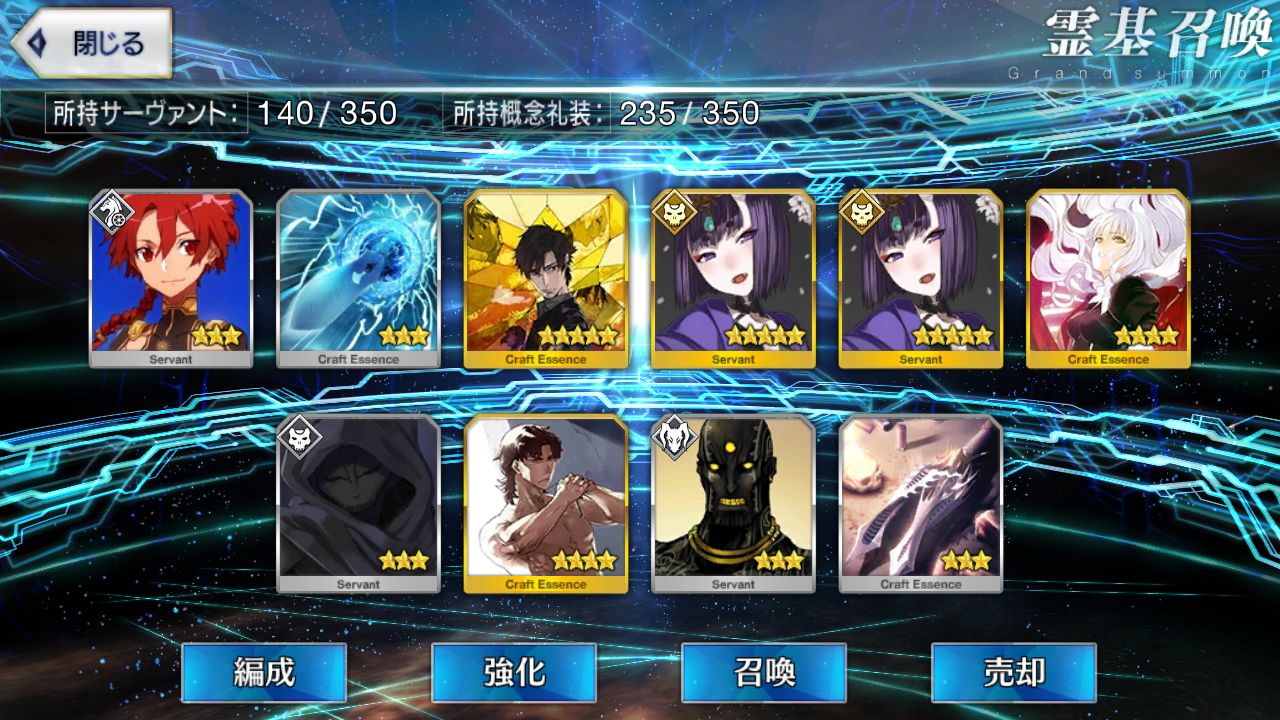Image resolution: width=1280 pixels, height=720 pixels.
Task: Select the red-haired braided Servant card
Action: 171,278
